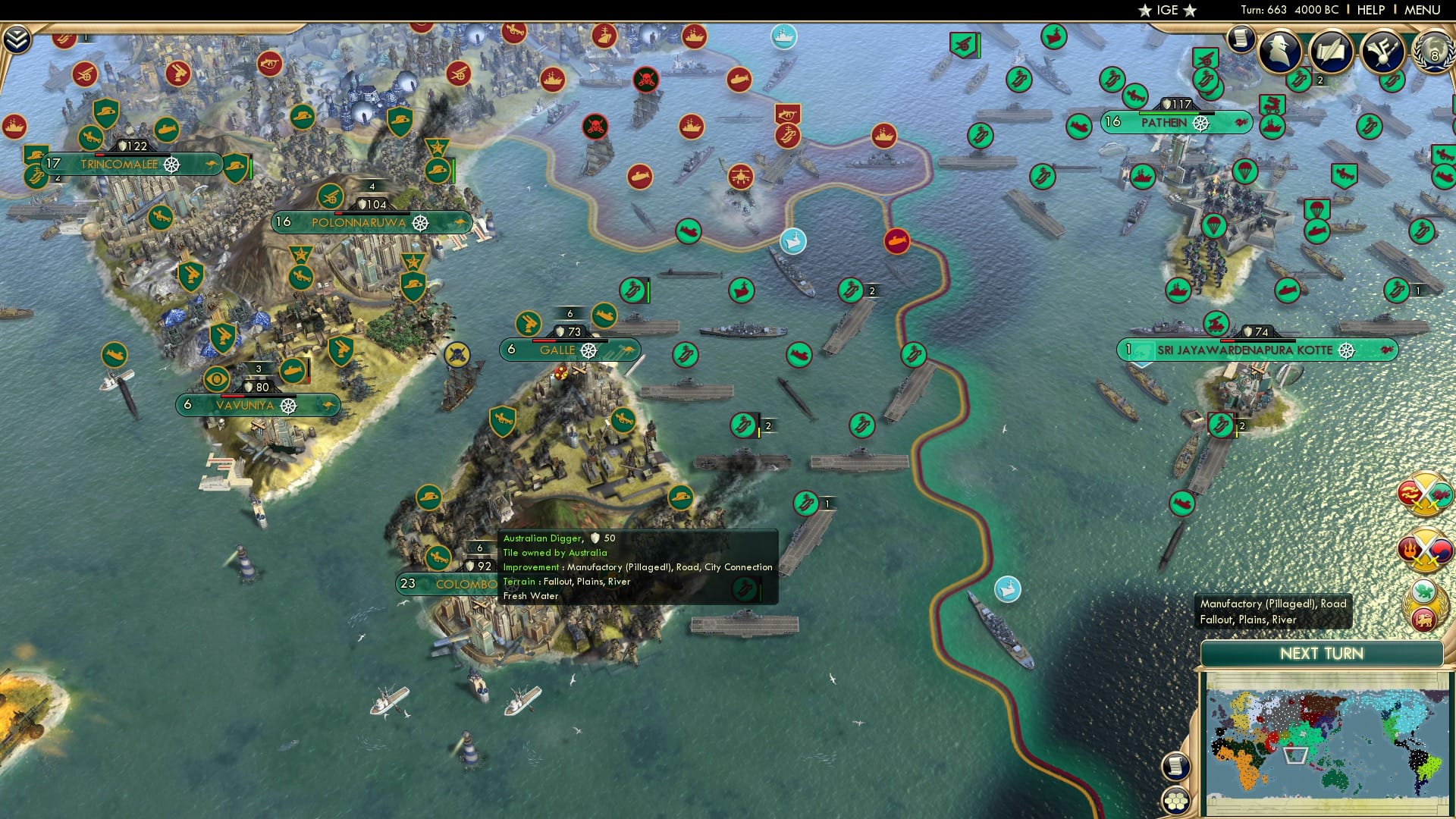Viewport: 1456px width, 819px height.
Task: Open the treaty scroll-and-quill notification
Action: click(x=1332, y=50)
